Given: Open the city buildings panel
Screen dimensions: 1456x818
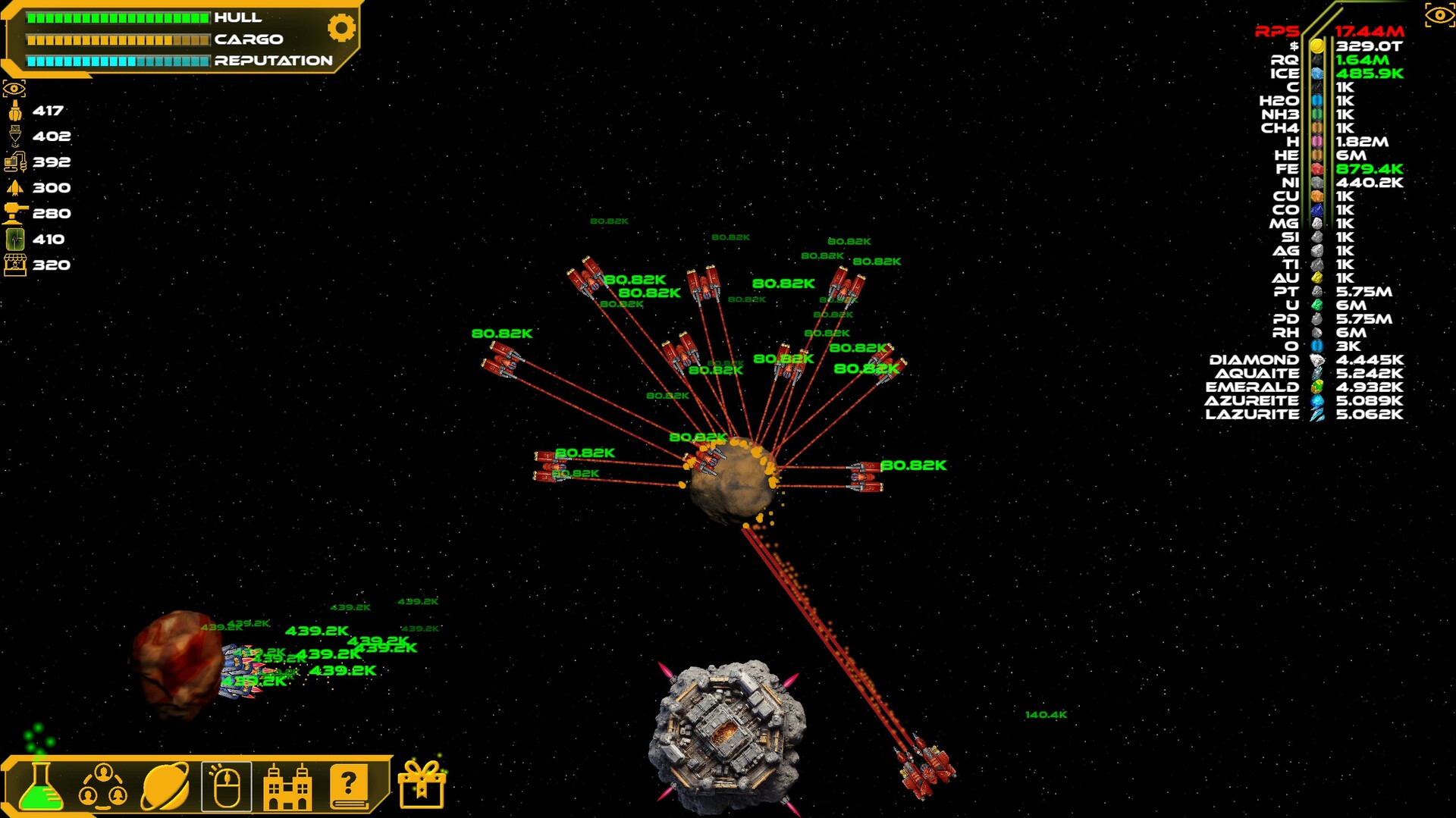Looking at the screenshot, I should (x=288, y=785).
